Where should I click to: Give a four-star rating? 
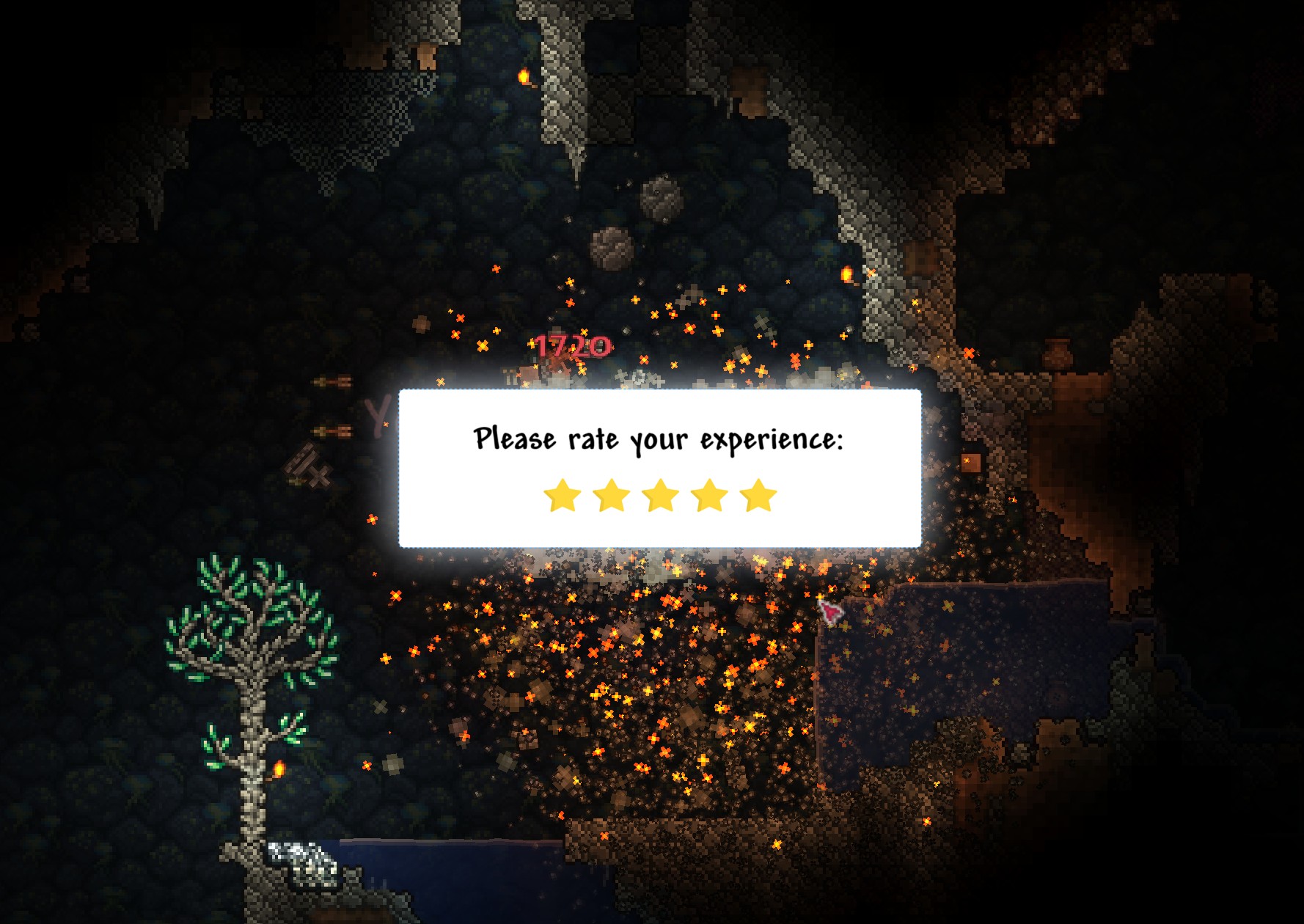710,496
